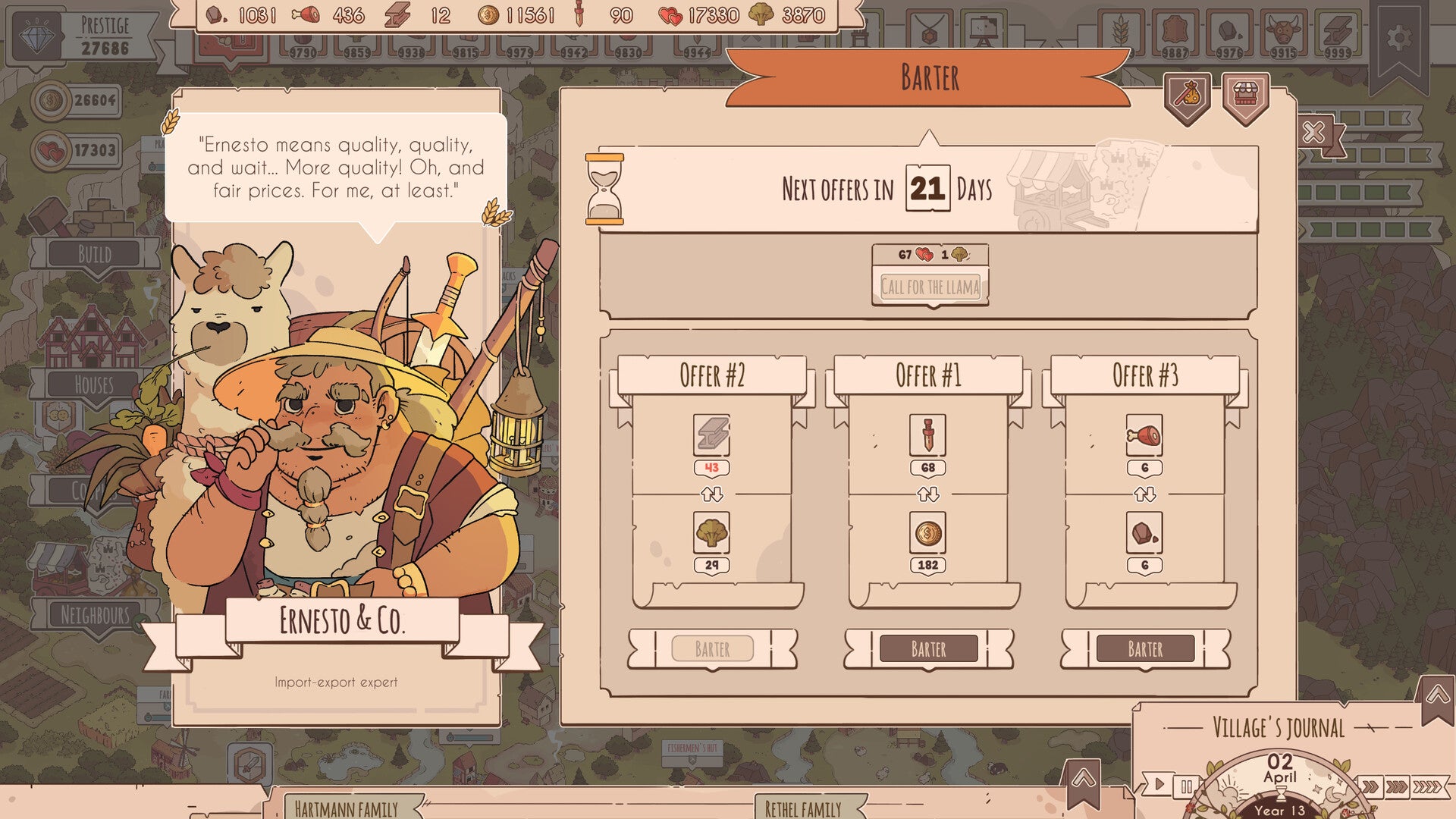Expand the Village's Journal panel
Screen dimensions: 1456x819
(x=1437, y=695)
